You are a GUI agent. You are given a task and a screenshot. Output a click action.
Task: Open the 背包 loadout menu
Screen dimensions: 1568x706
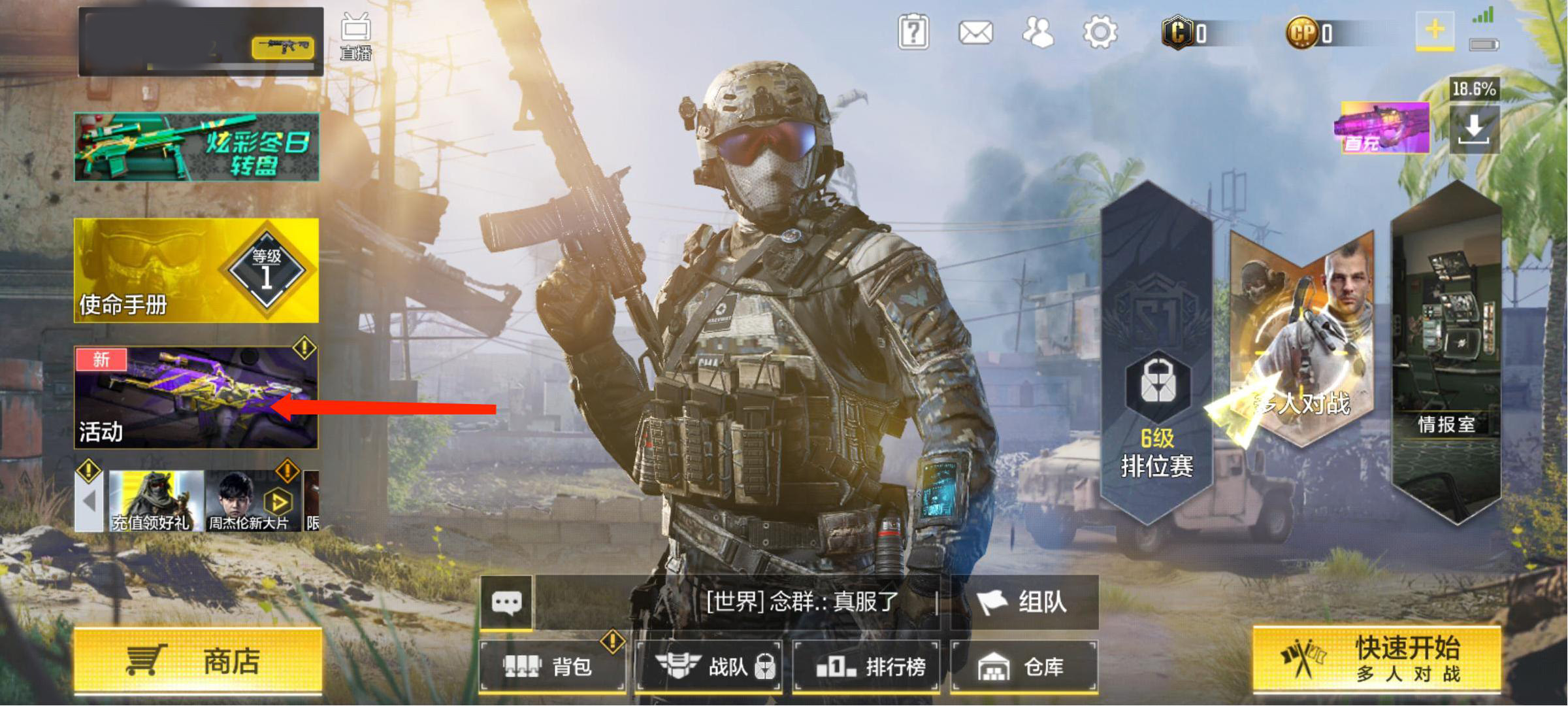(552, 666)
